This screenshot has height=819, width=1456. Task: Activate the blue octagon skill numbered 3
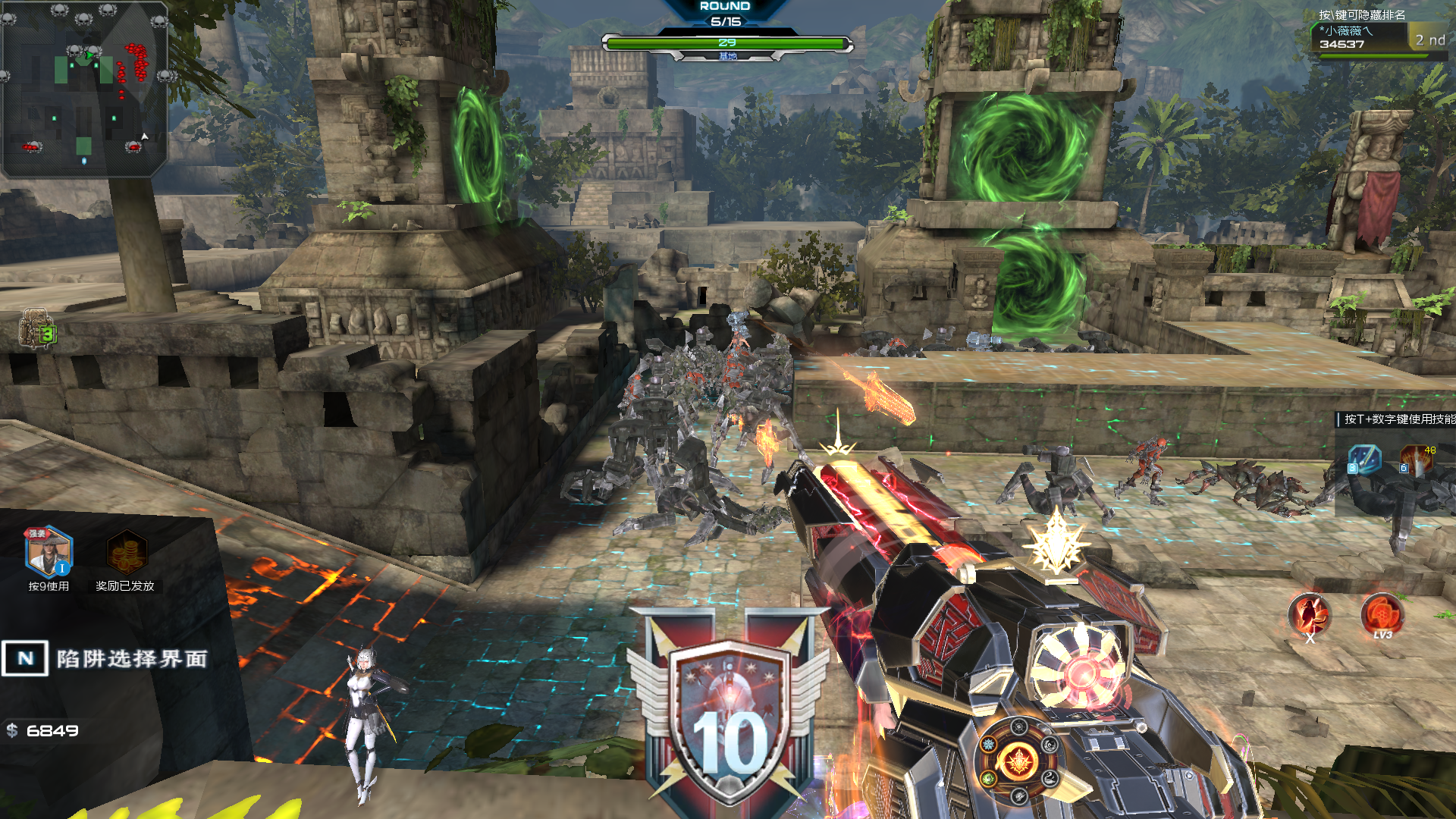point(1363,460)
